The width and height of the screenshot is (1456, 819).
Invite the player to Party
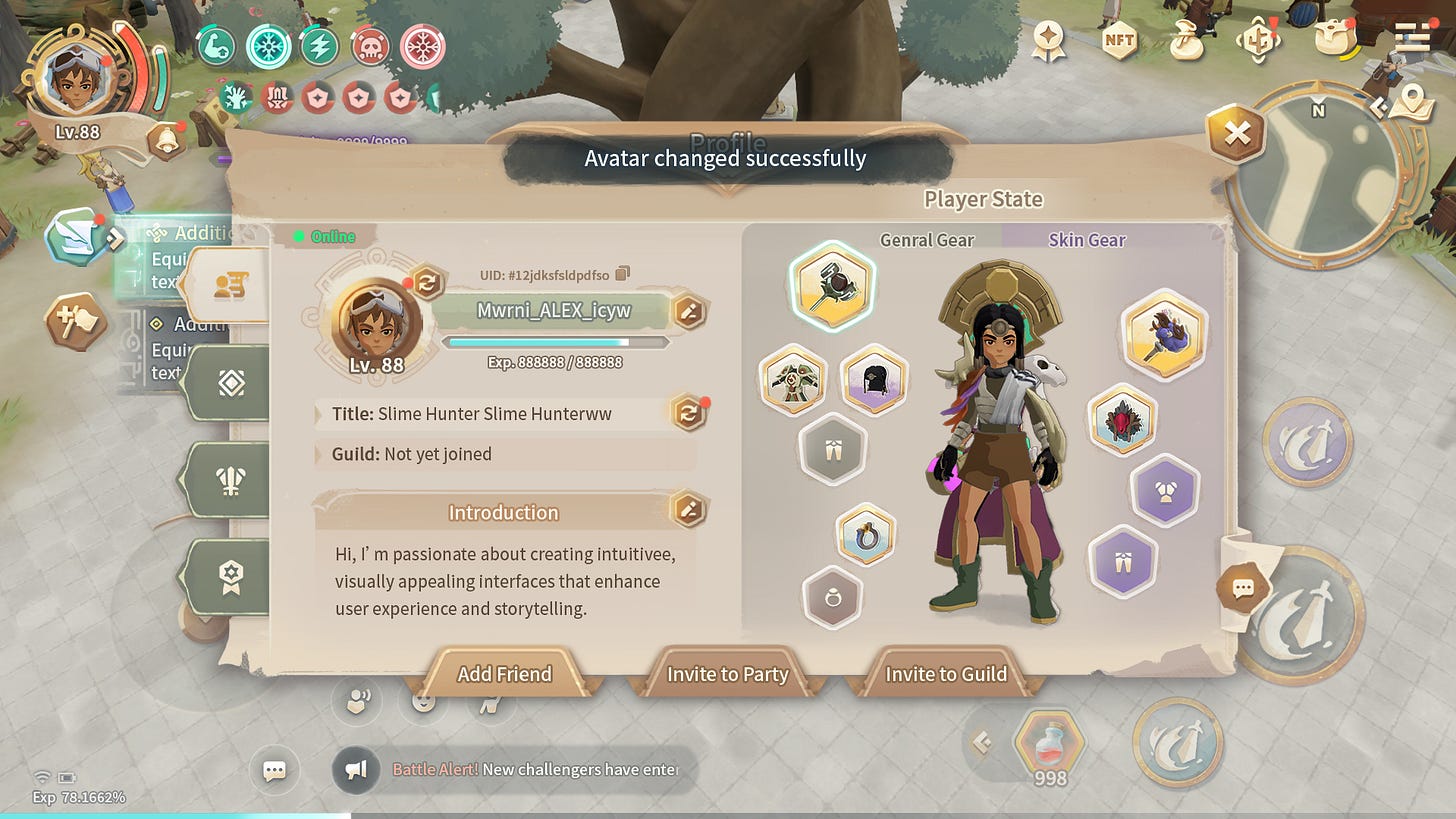click(x=727, y=674)
